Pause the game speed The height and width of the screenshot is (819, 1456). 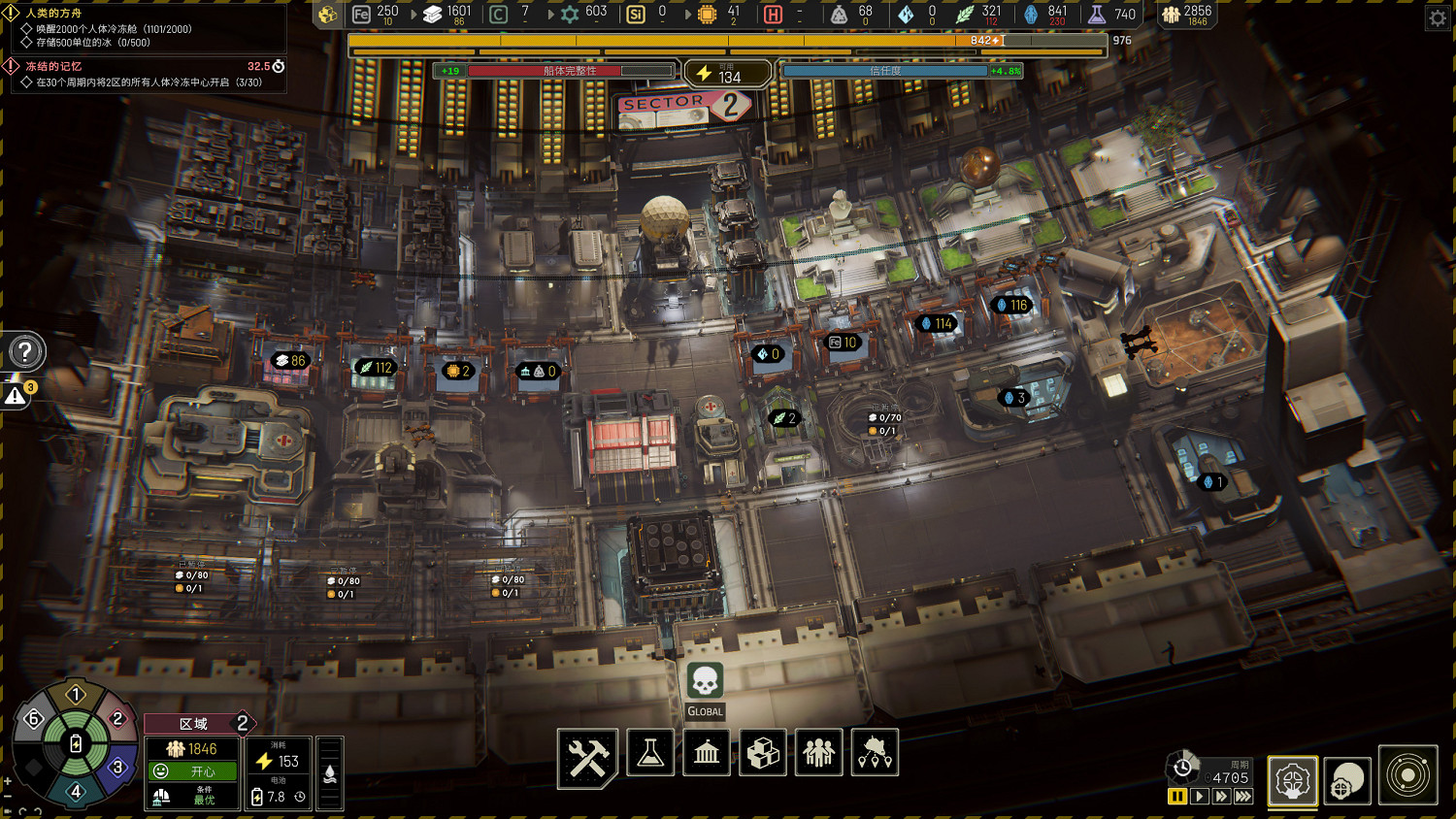coord(1177,797)
